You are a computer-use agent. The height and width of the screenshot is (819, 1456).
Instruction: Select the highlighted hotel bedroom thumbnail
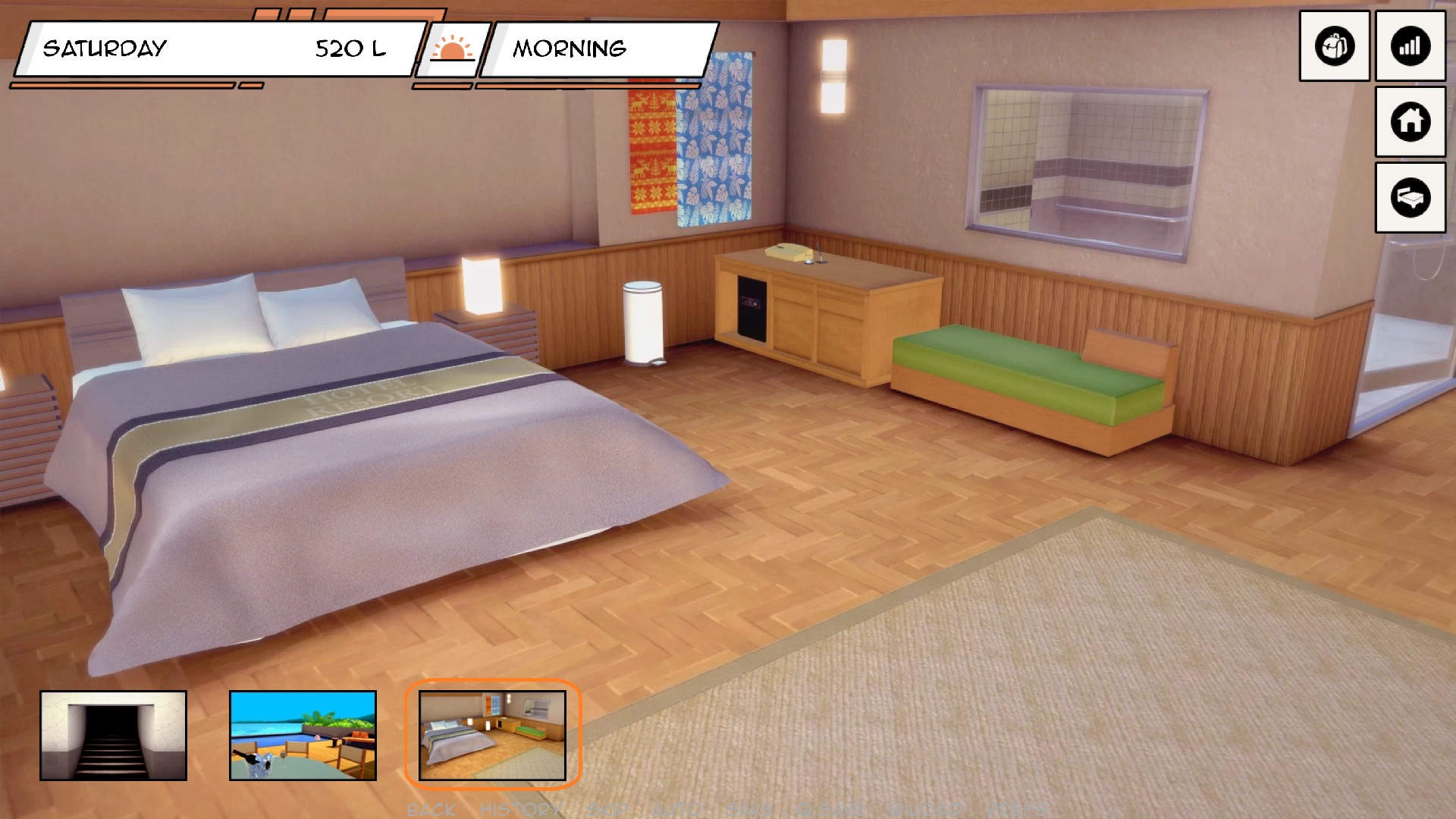(492, 735)
